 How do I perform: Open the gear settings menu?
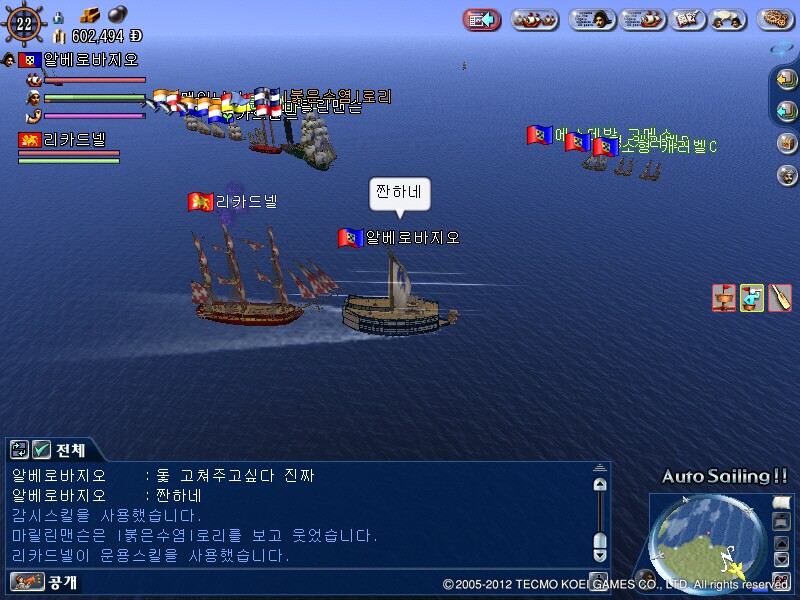(x=777, y=19)
